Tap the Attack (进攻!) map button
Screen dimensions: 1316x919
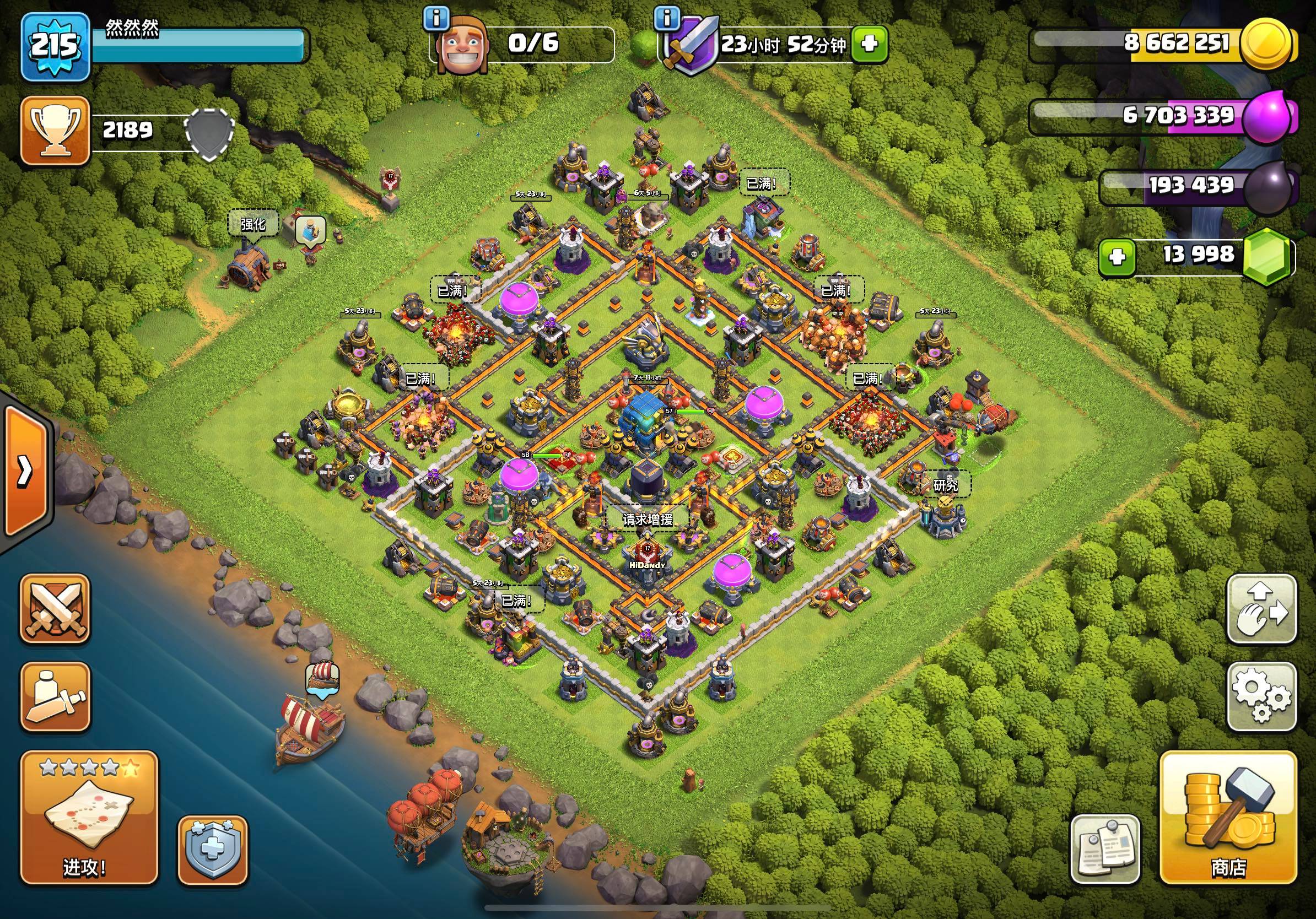[89, 817]
